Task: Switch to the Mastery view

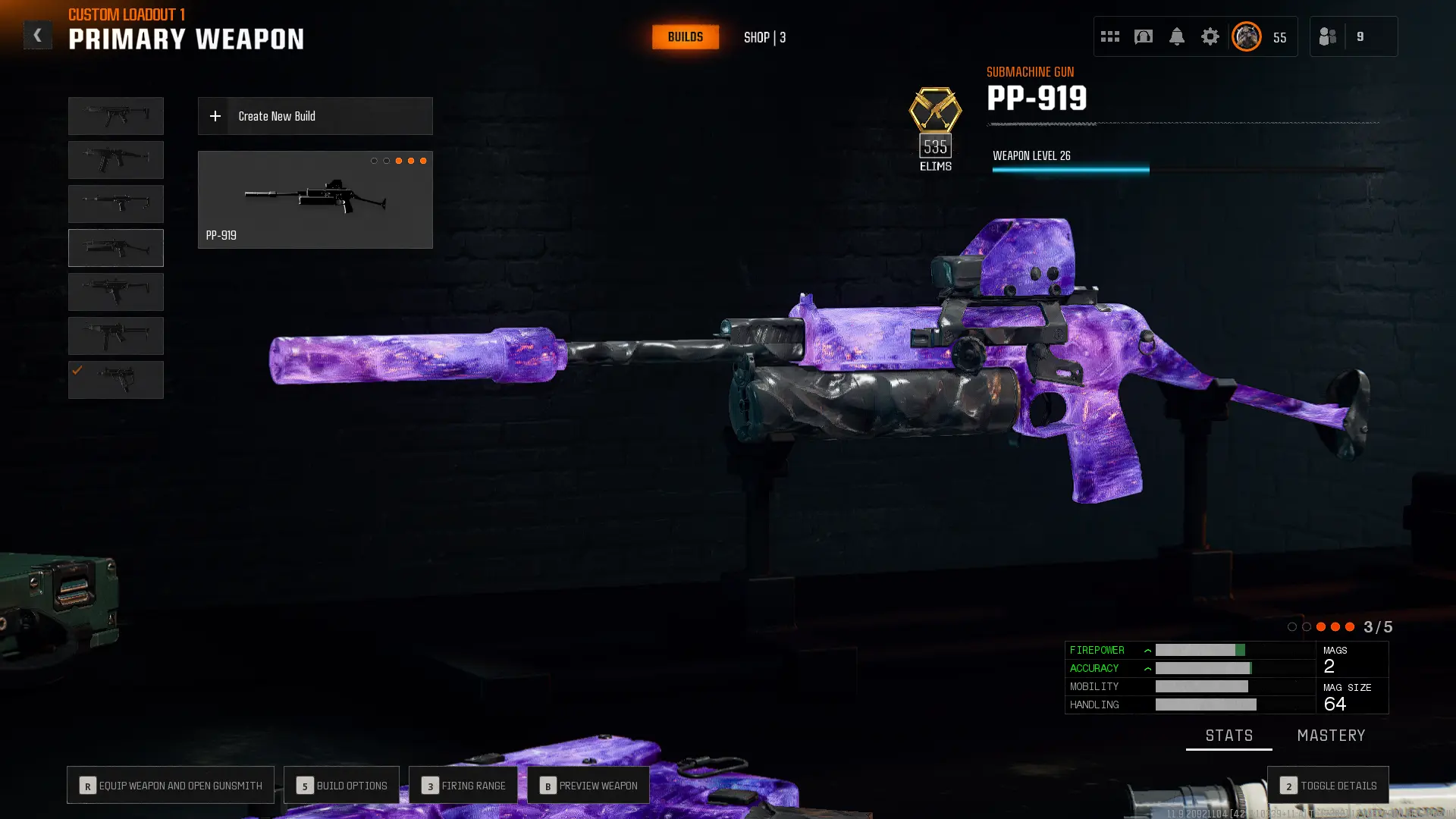Action: [x=1331, y=735]
